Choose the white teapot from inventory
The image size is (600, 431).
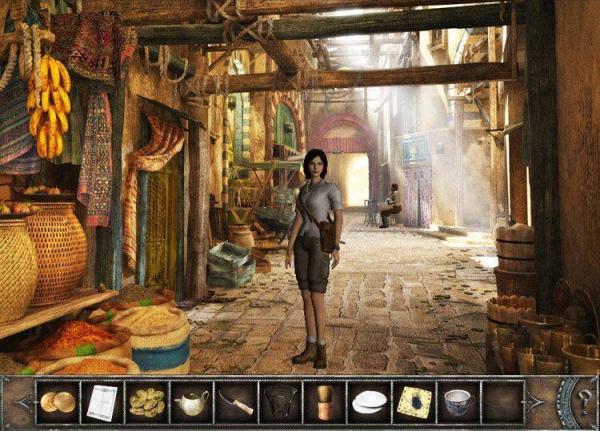(192, 402)
